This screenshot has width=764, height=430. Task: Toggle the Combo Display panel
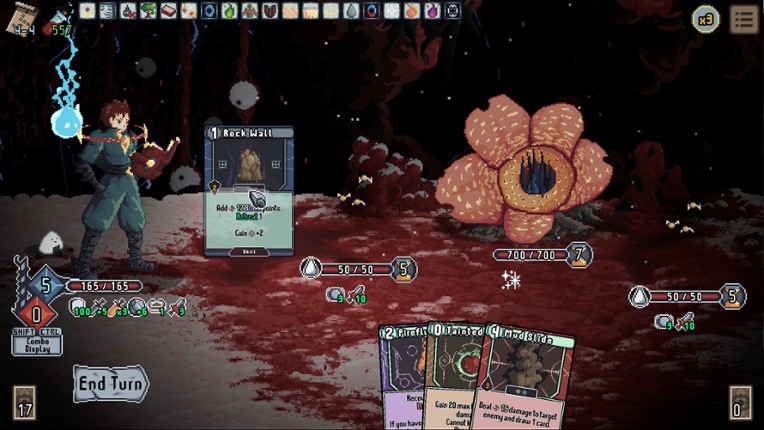(36, 344)
